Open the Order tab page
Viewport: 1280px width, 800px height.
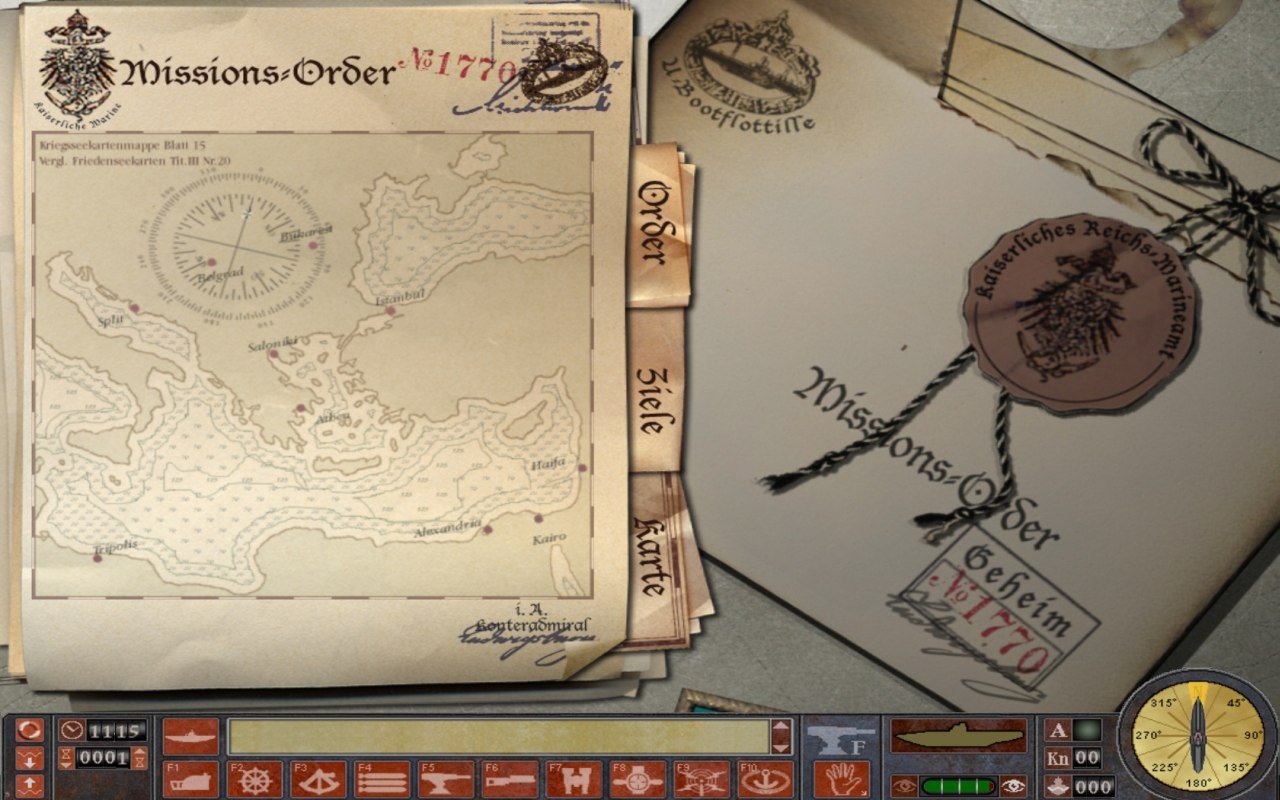[655, 225]
